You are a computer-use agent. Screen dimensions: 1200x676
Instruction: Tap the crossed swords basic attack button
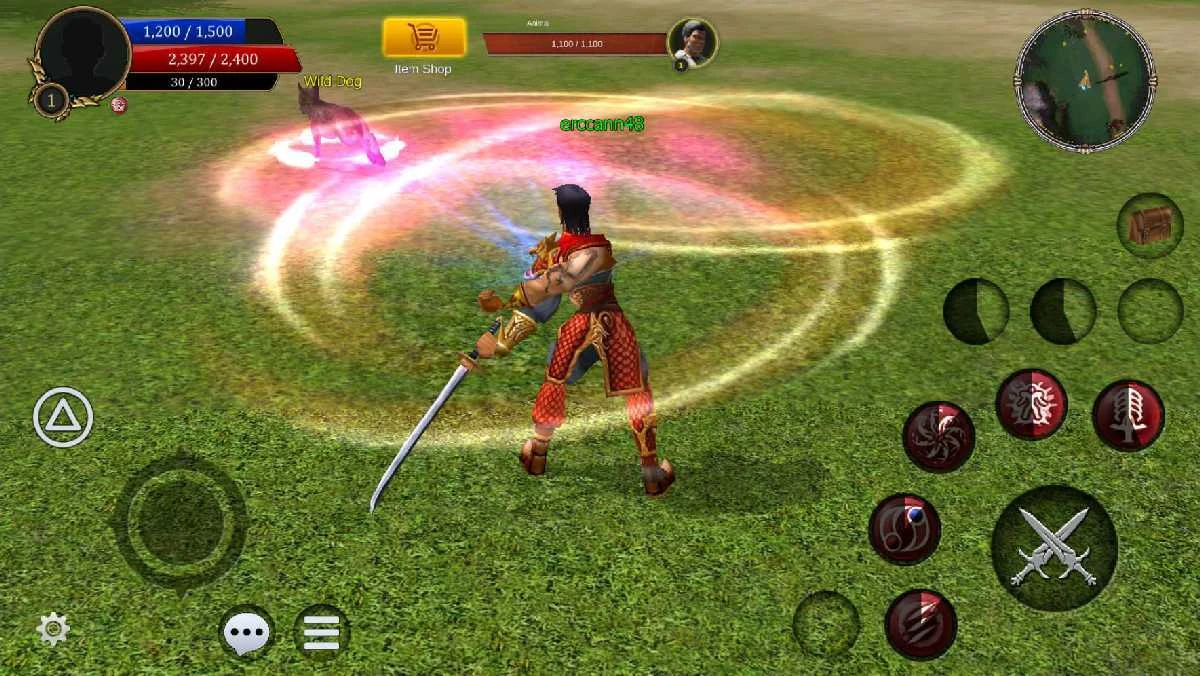(x=1054, y=547)
